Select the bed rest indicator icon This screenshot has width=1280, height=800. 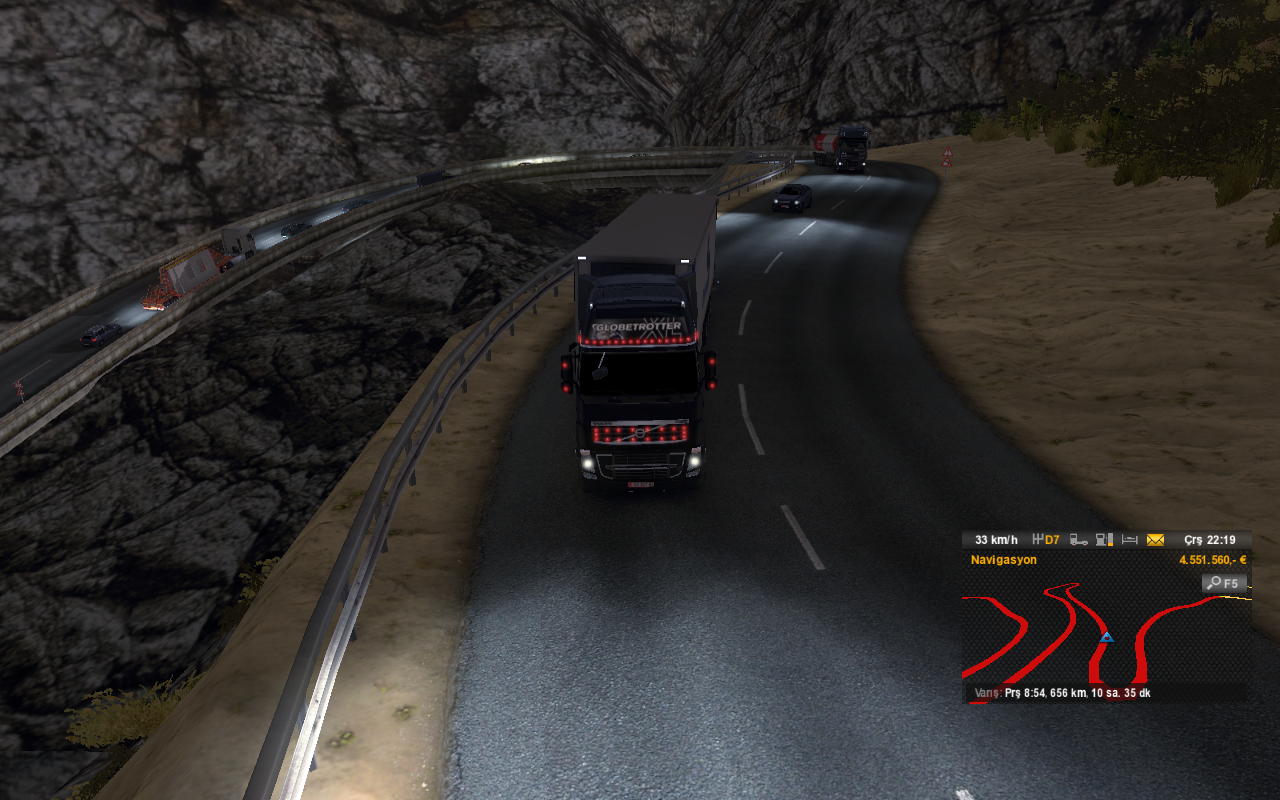1130,540
